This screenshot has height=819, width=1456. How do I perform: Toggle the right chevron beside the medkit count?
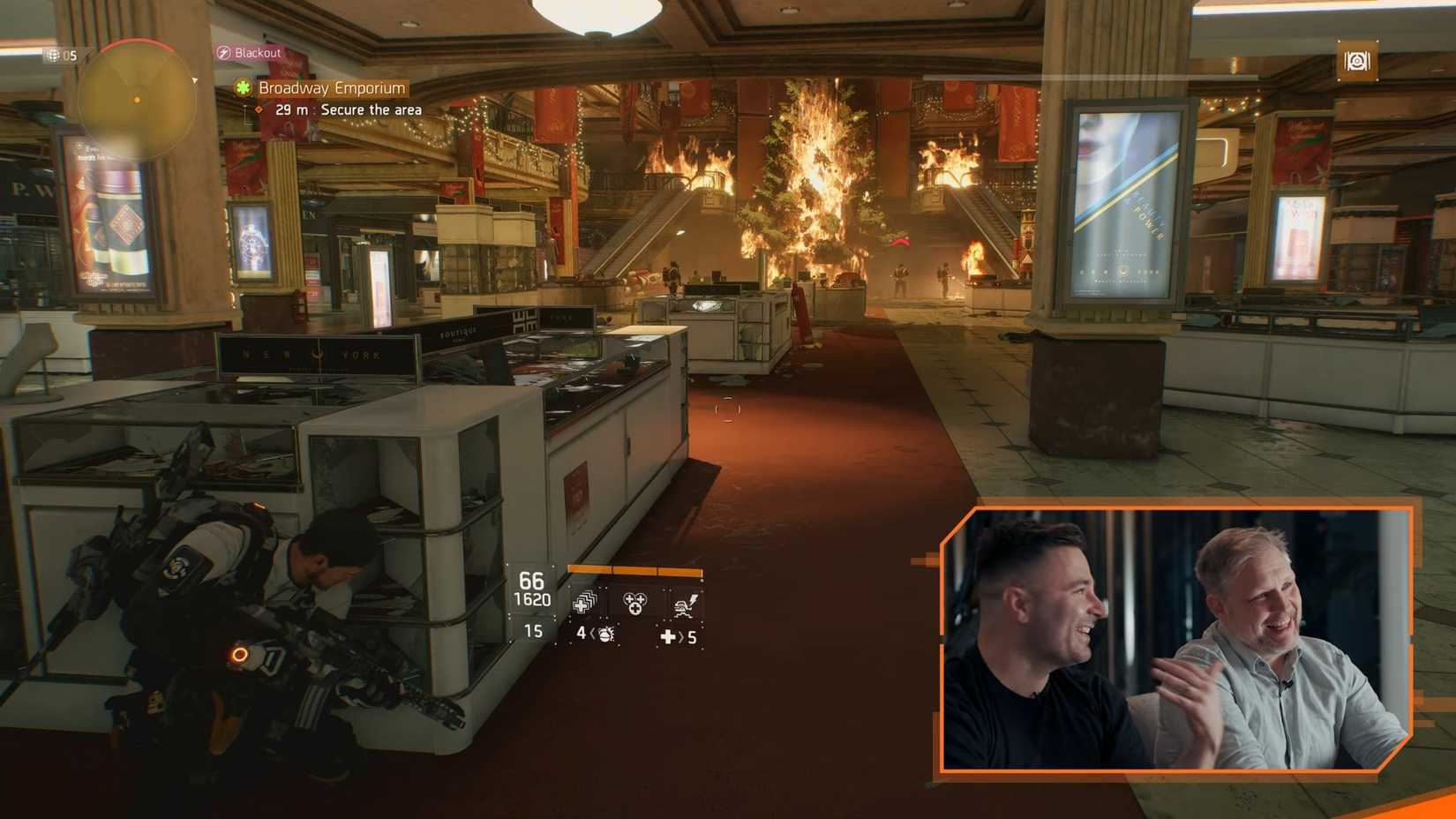(x=681, y=636)
